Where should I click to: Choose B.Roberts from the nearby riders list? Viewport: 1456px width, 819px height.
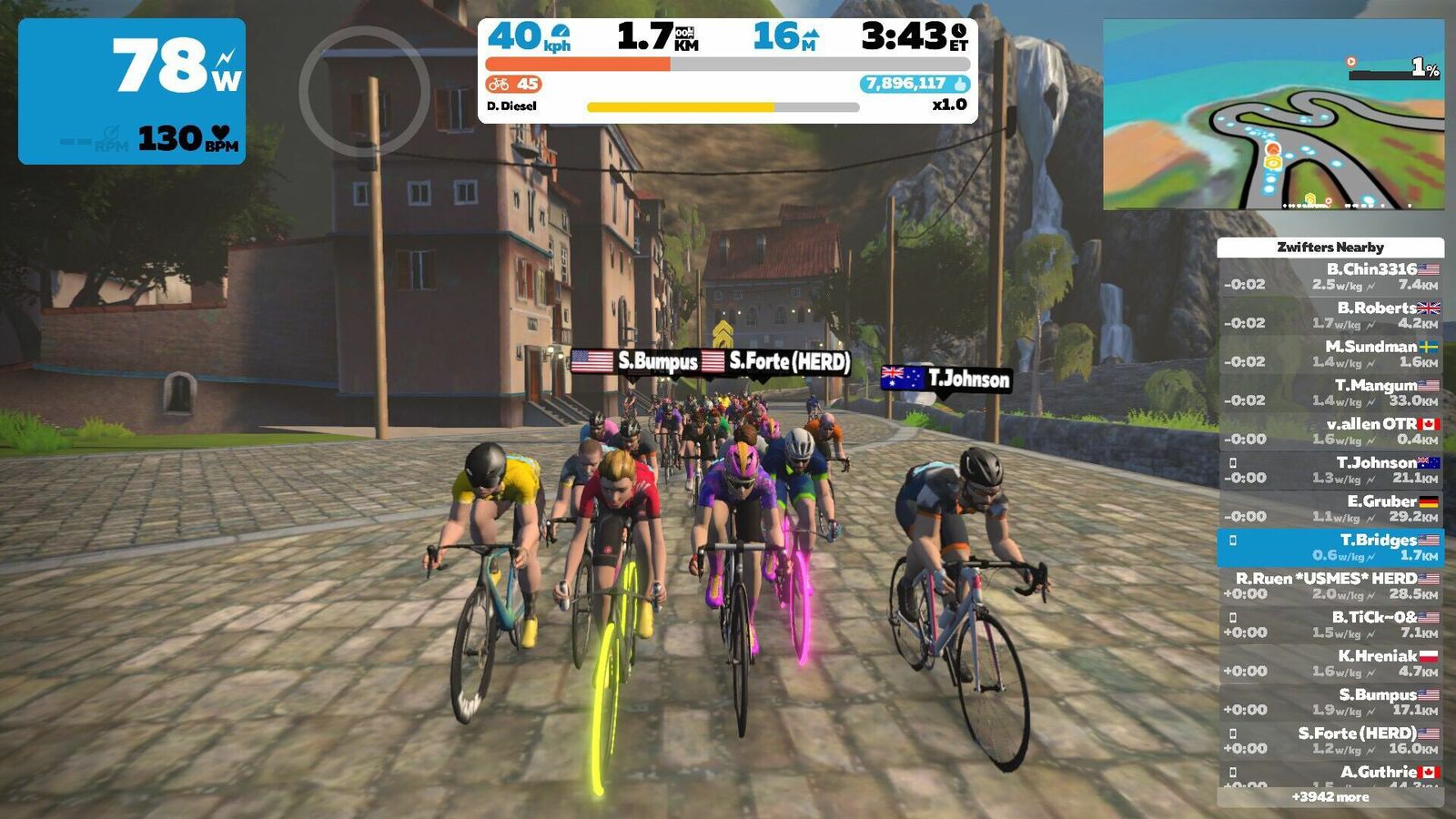click(x=1330, y=315)
